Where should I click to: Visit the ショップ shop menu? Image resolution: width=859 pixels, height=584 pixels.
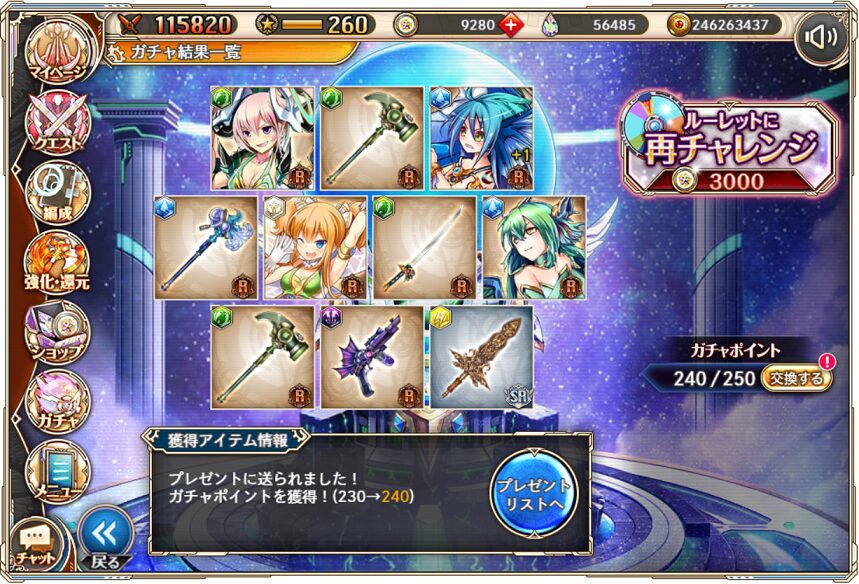coord(57,332)
